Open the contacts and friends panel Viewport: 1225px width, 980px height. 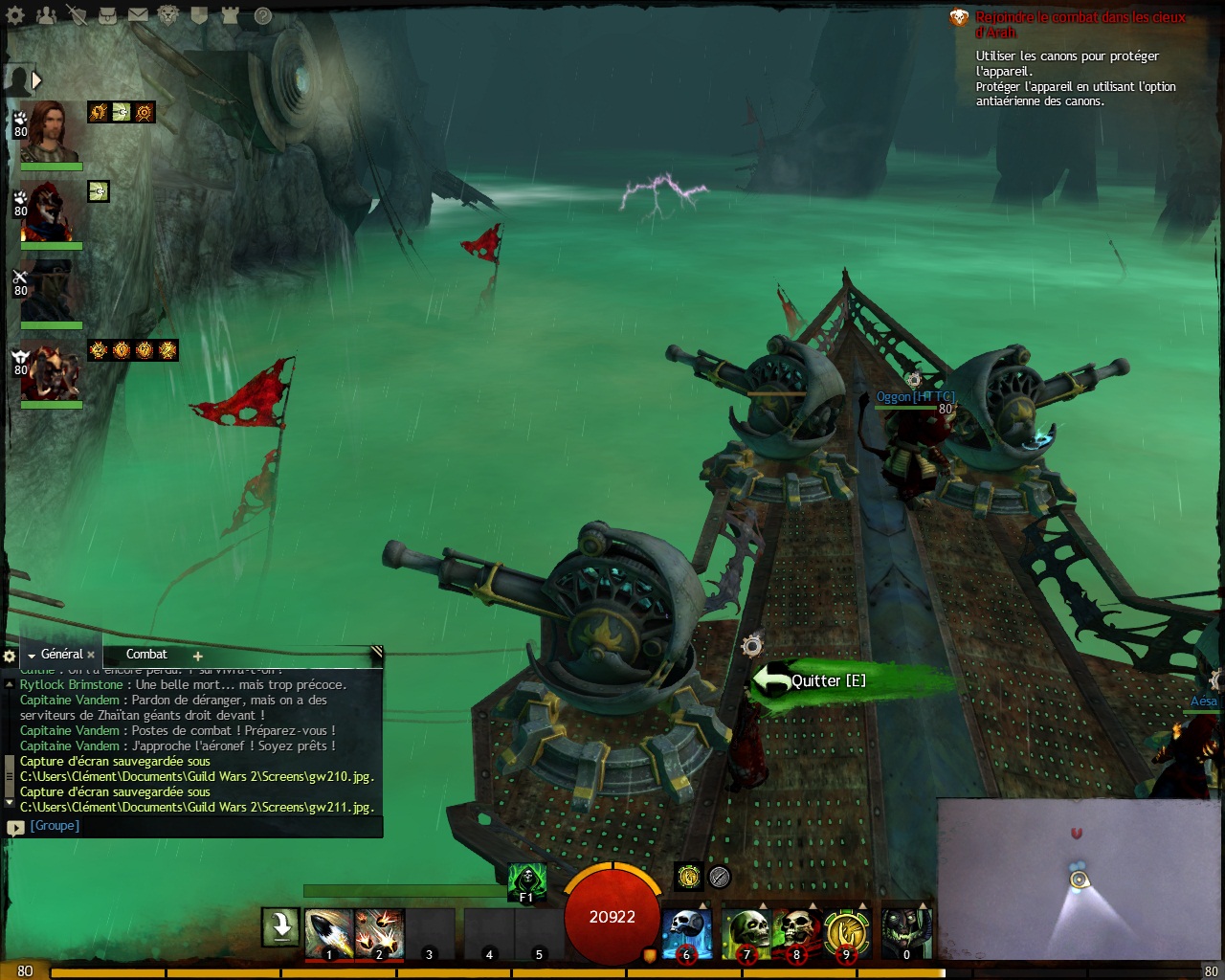46,15
